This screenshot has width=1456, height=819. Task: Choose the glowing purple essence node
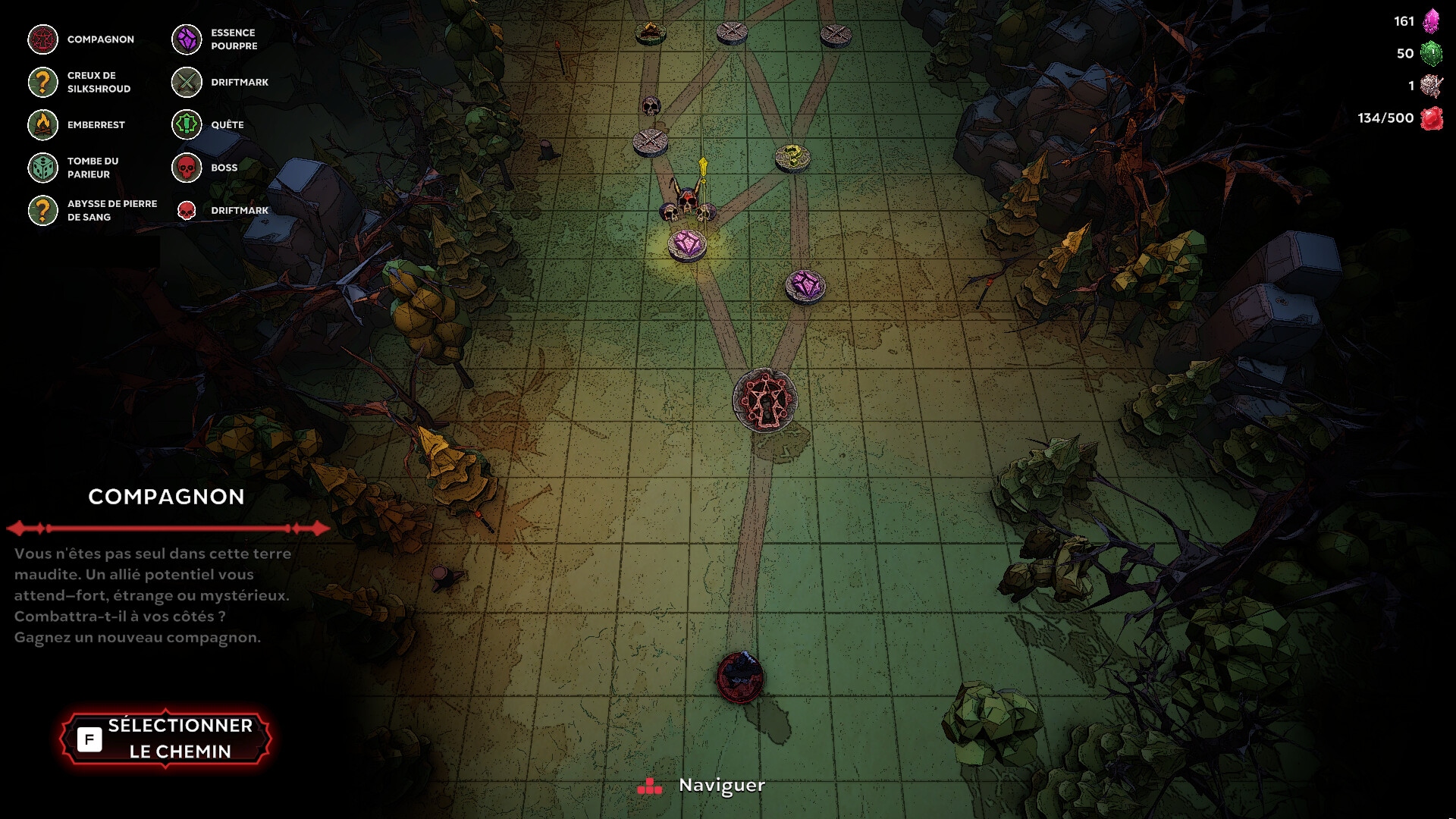(687, 245)
